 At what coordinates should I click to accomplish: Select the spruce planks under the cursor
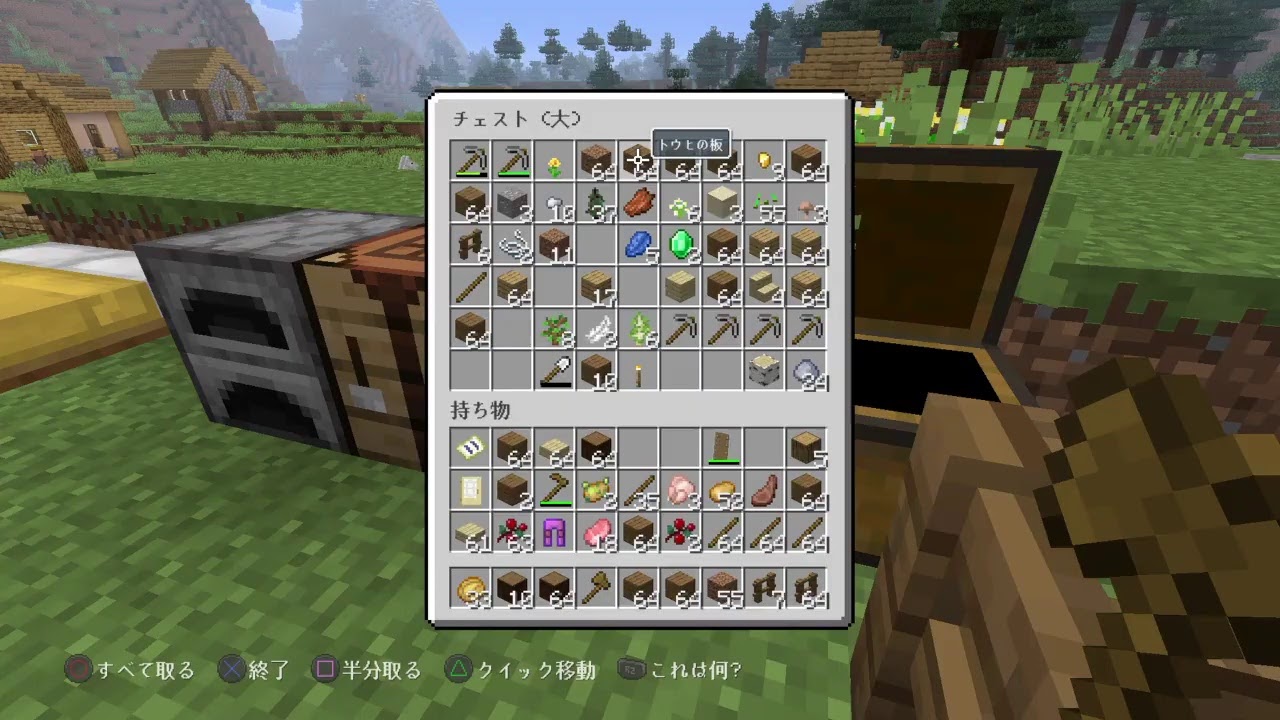638,160
